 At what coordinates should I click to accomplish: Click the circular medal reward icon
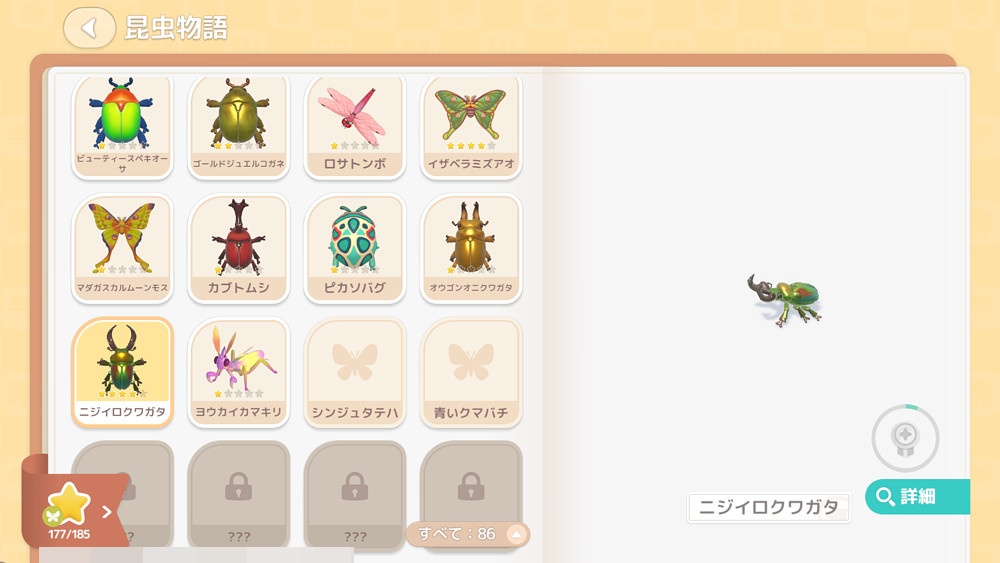click(x=905, y=438)
